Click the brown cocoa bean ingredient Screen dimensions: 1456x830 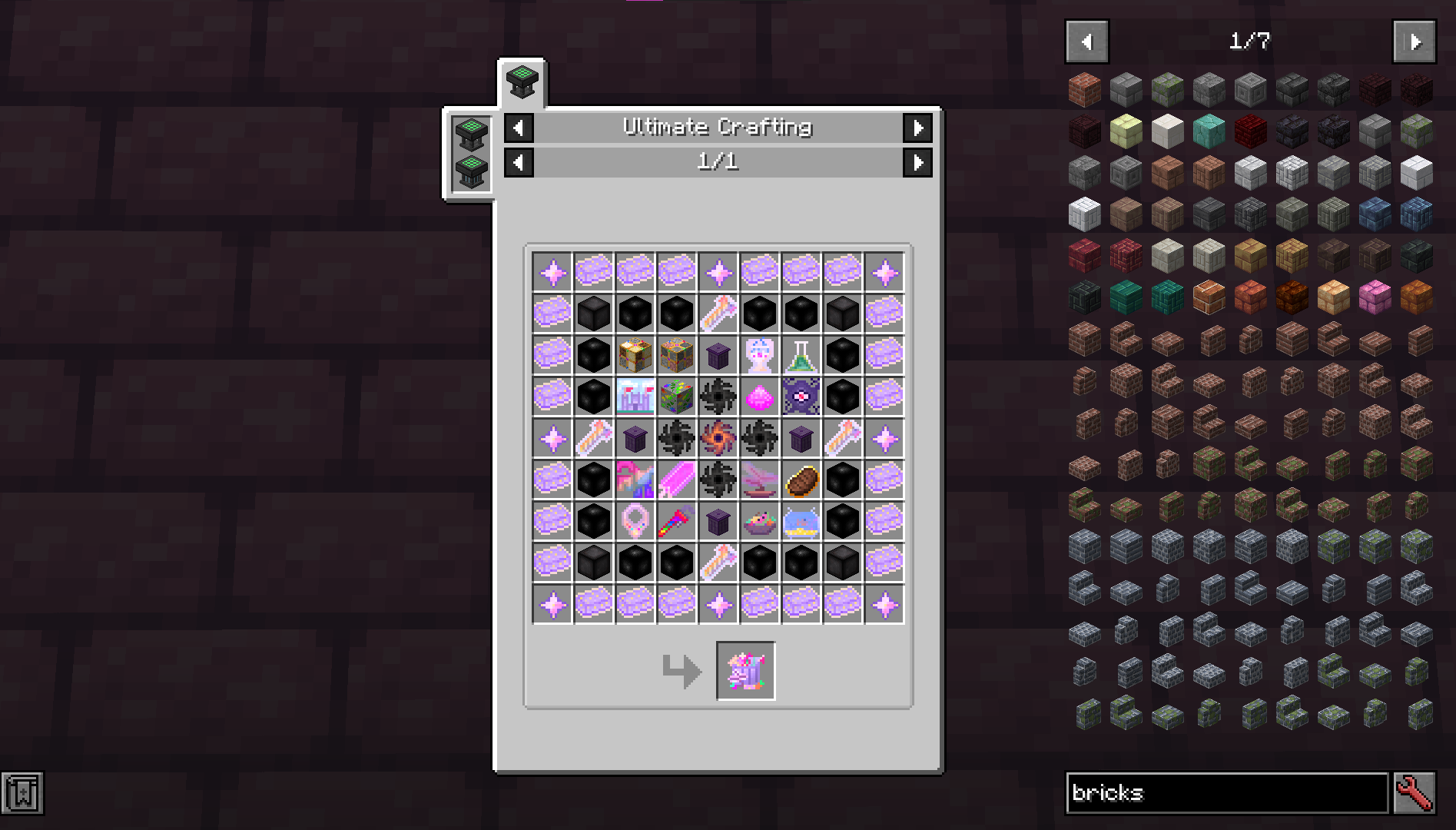[x=801, y=480]
